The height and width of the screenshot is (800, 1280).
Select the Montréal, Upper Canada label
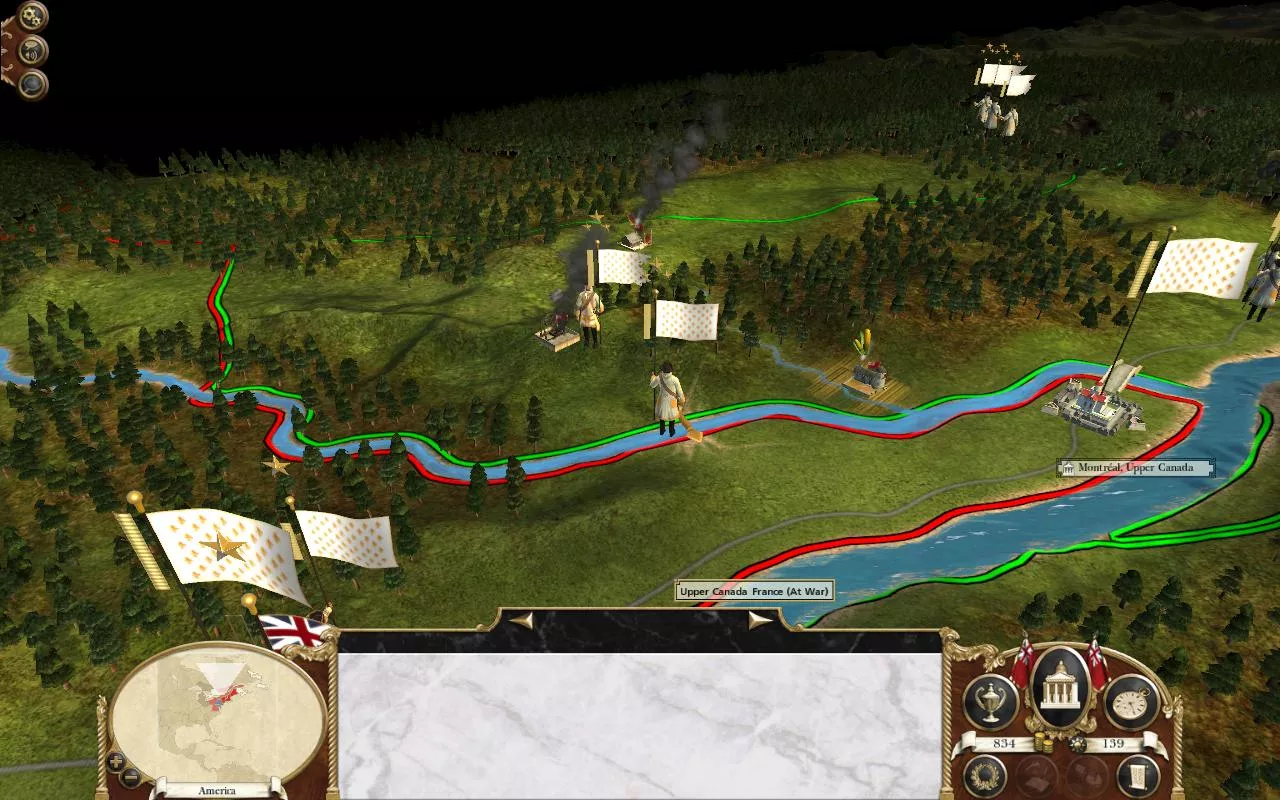pyautogui.click(x=1135, y=468)
